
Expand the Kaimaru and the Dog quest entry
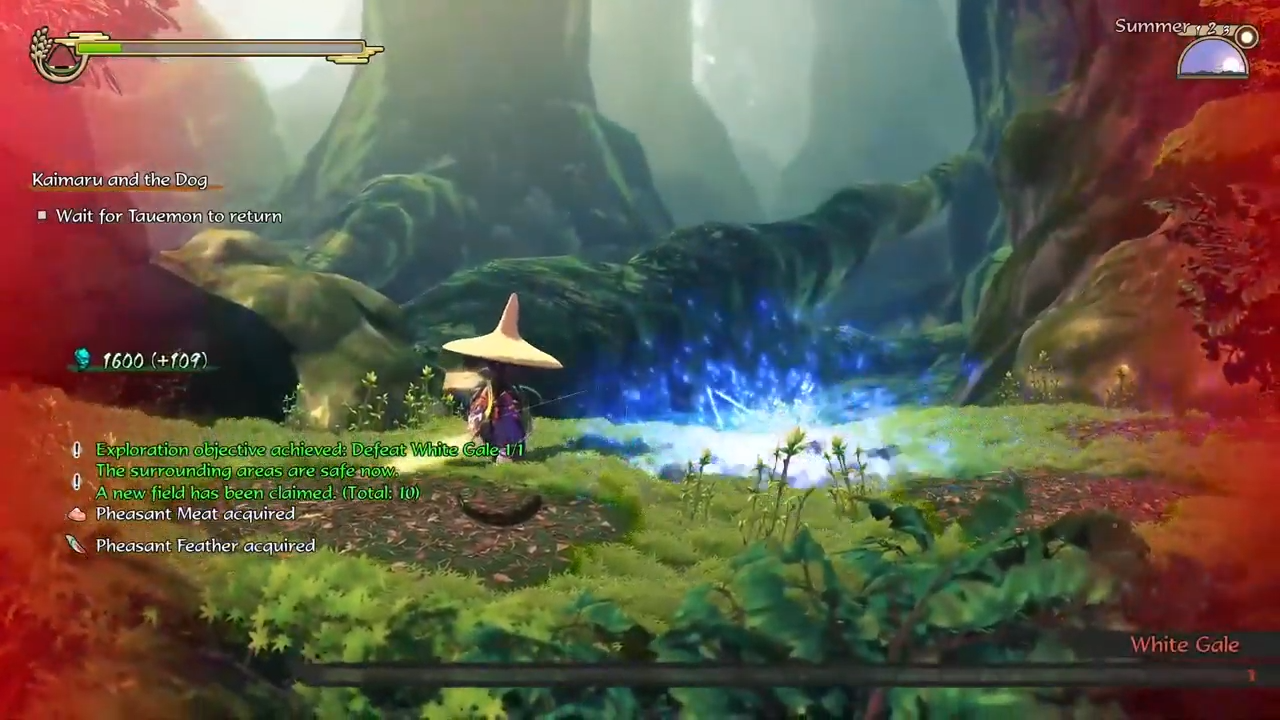click(119, 179)
